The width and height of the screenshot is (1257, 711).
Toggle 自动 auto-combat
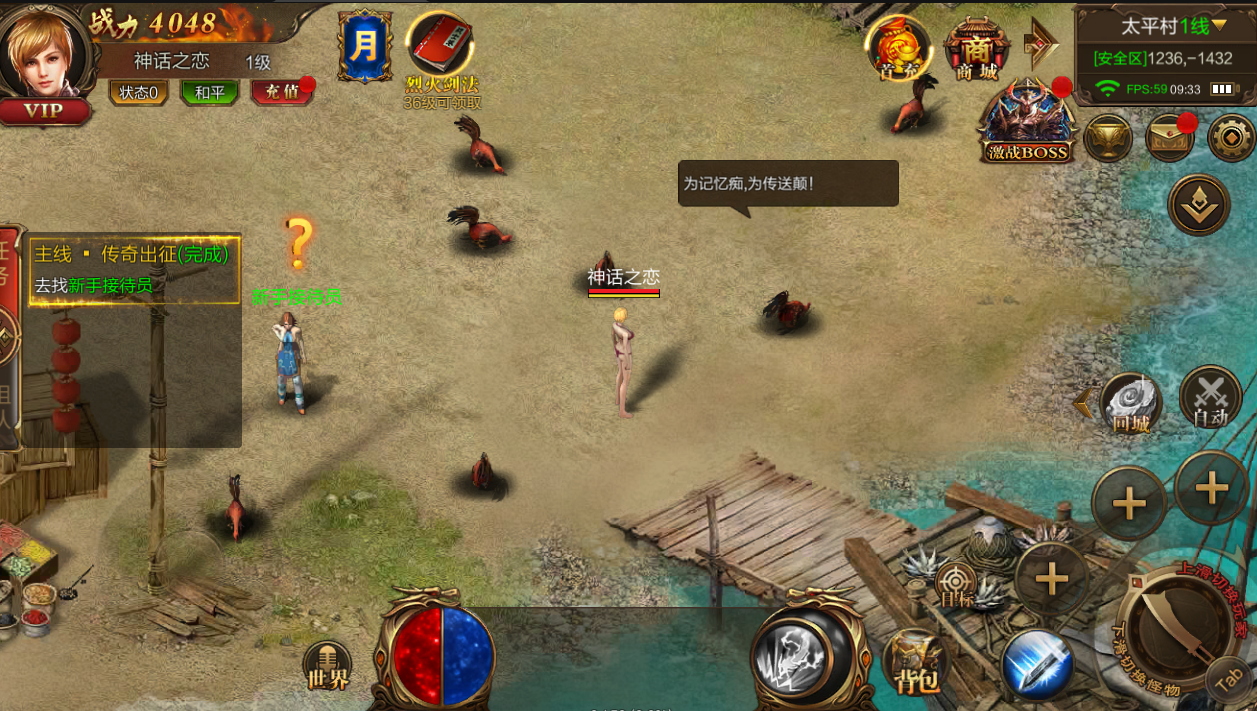tap(1210, 398)
